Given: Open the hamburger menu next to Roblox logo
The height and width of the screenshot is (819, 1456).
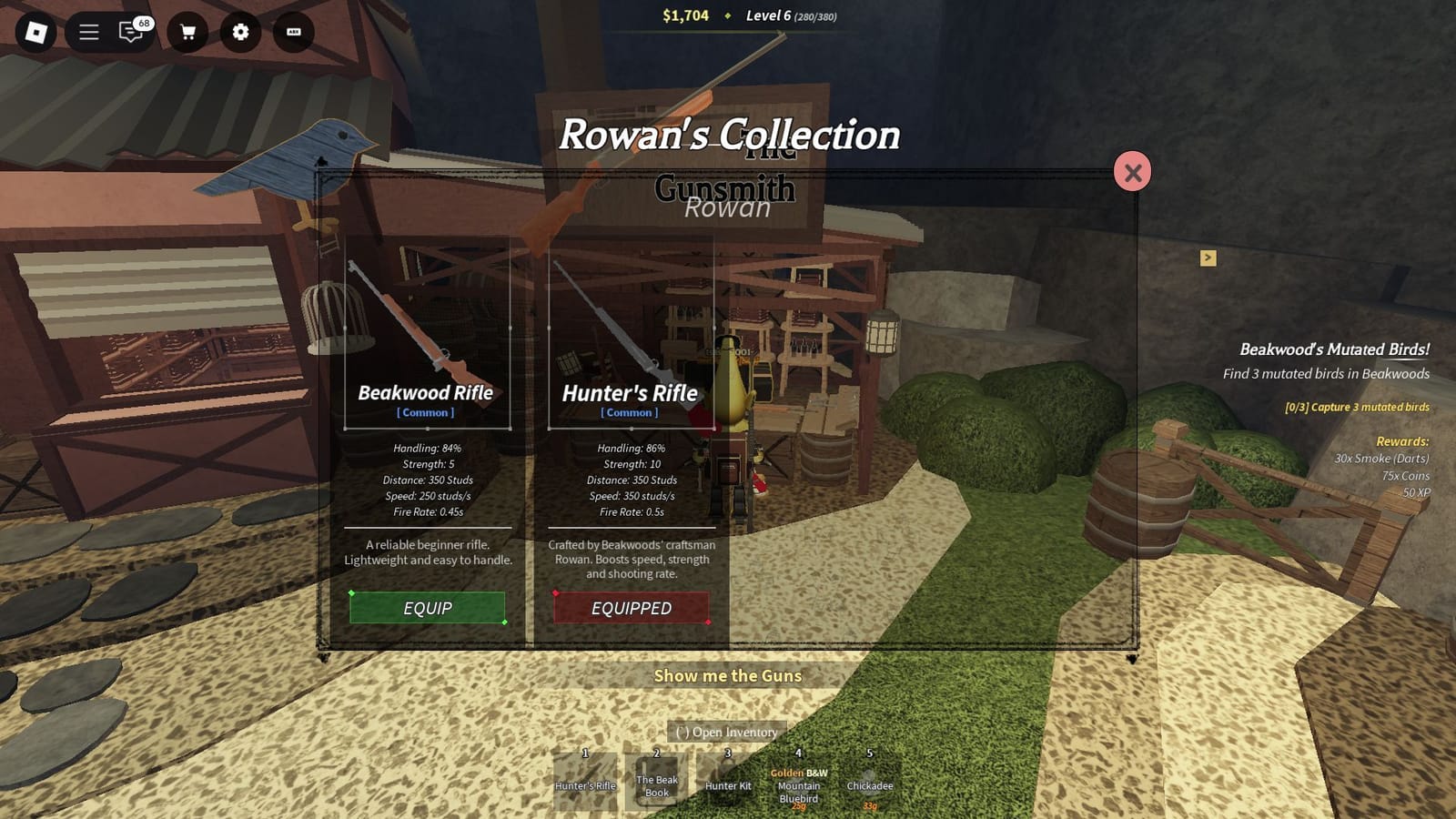Looking at the screenshot, I should [88, 32].
